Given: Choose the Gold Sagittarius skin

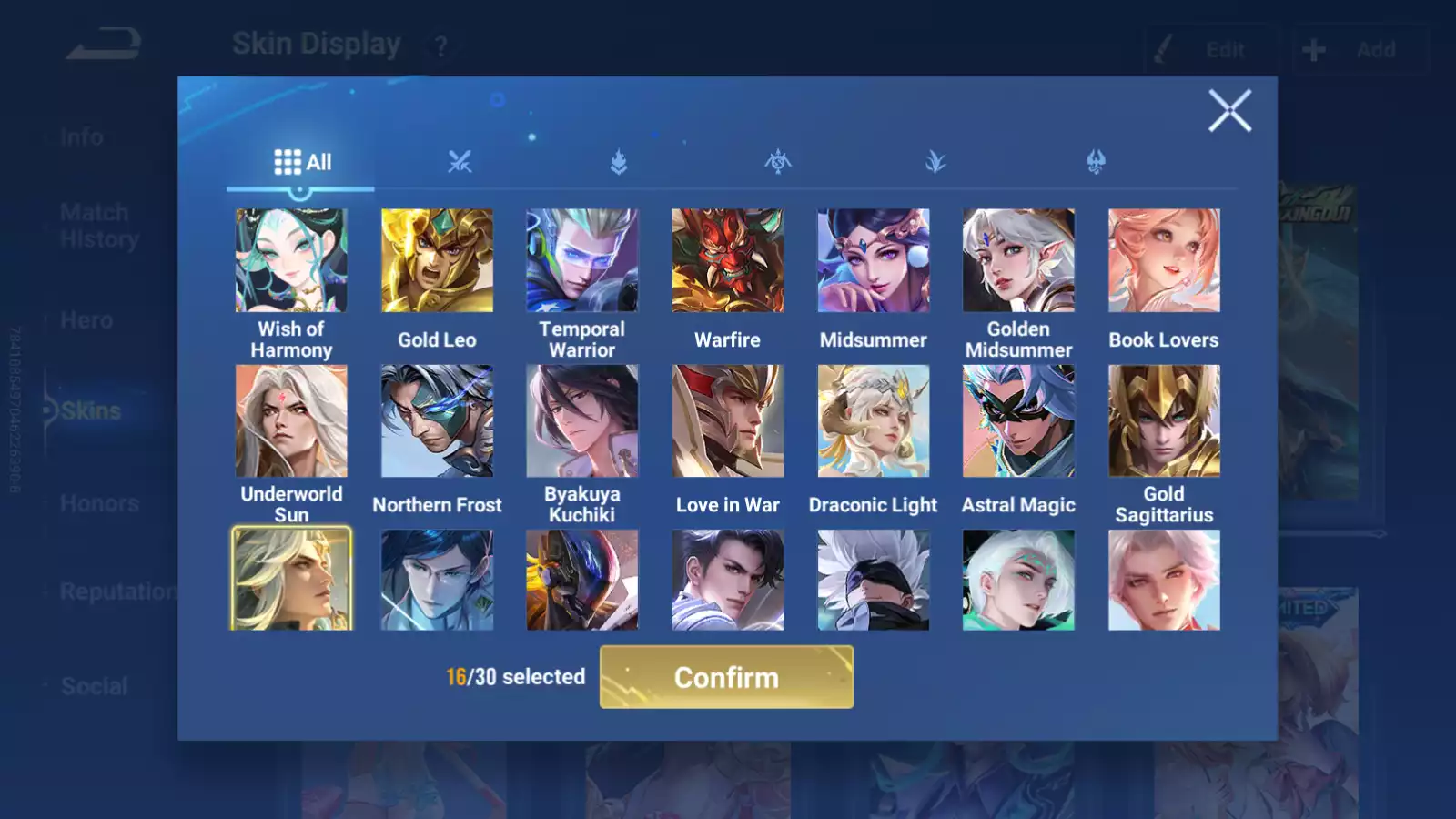Looking at the screenshot, I should [1164, 421].
